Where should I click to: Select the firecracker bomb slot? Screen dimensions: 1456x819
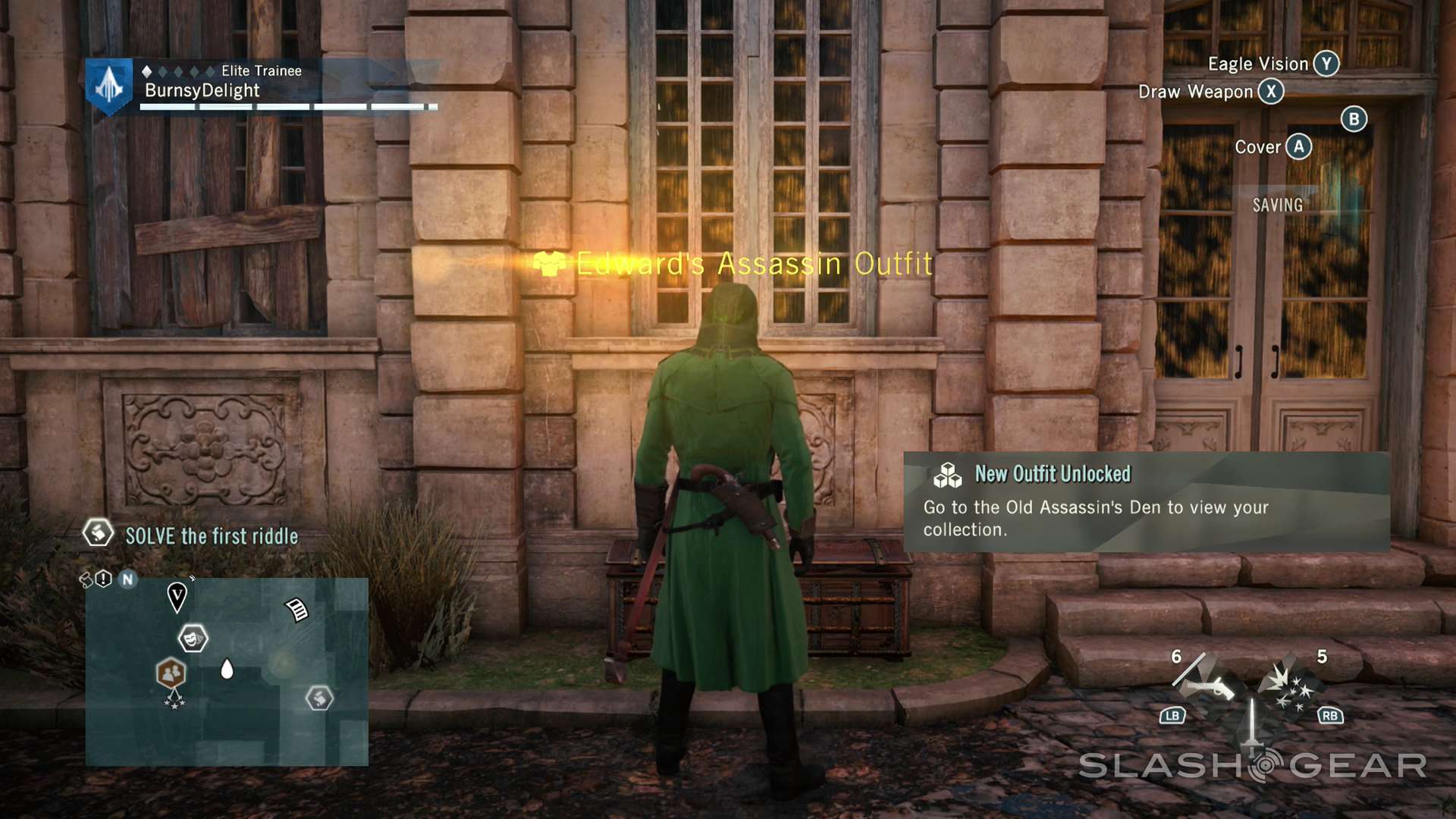1291,686
